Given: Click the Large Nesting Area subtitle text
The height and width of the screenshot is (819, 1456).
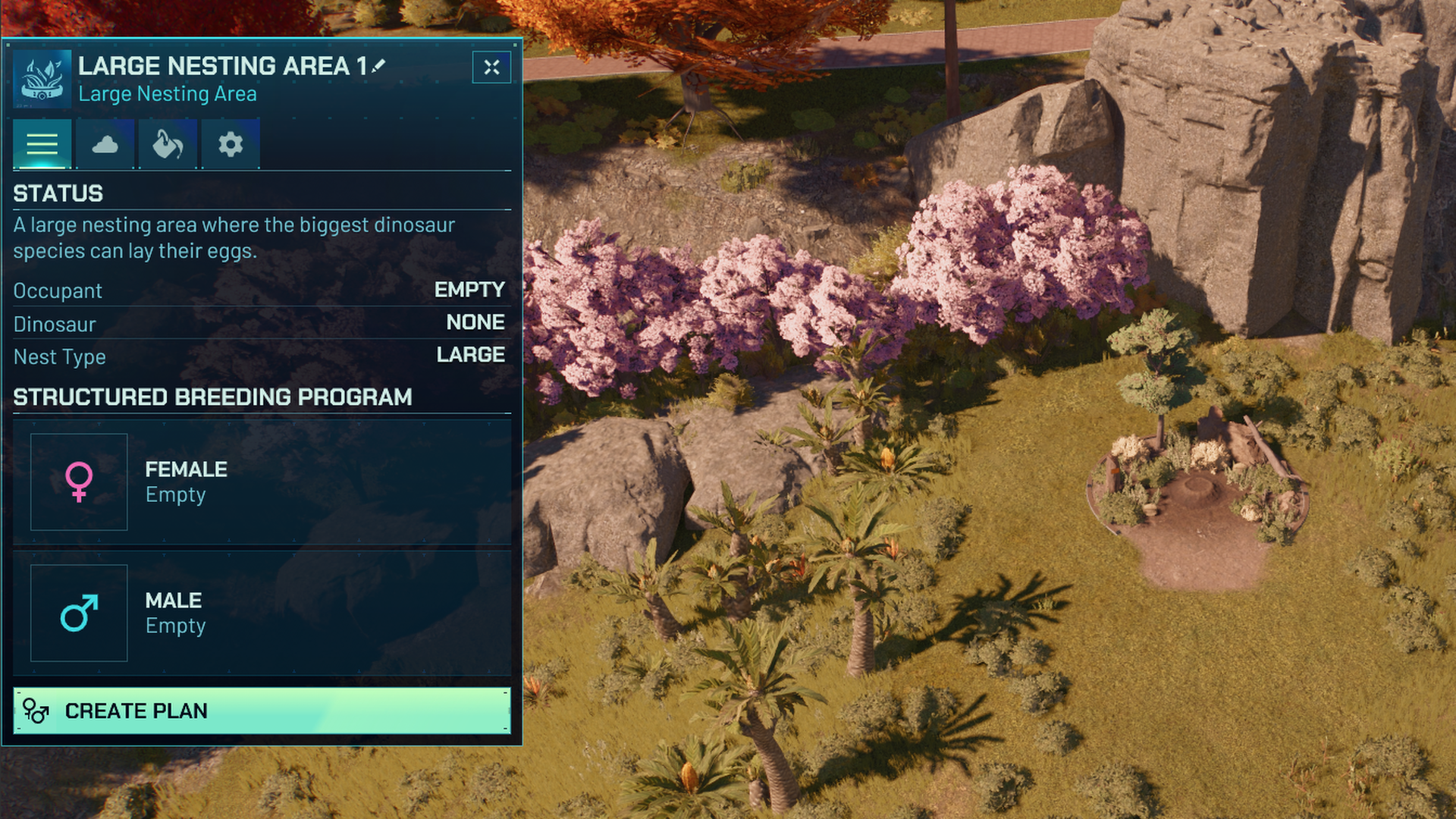Looking at the screenshot, I should (x=168, y=93).
